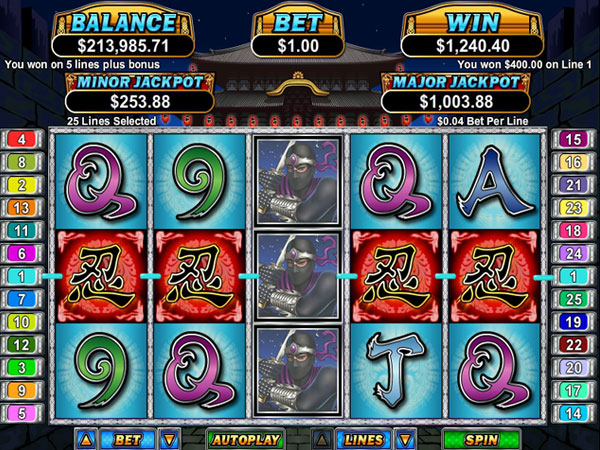Screen dimensions: 600x450
Task: Select payline 4 marker
Action: (22, 138)
